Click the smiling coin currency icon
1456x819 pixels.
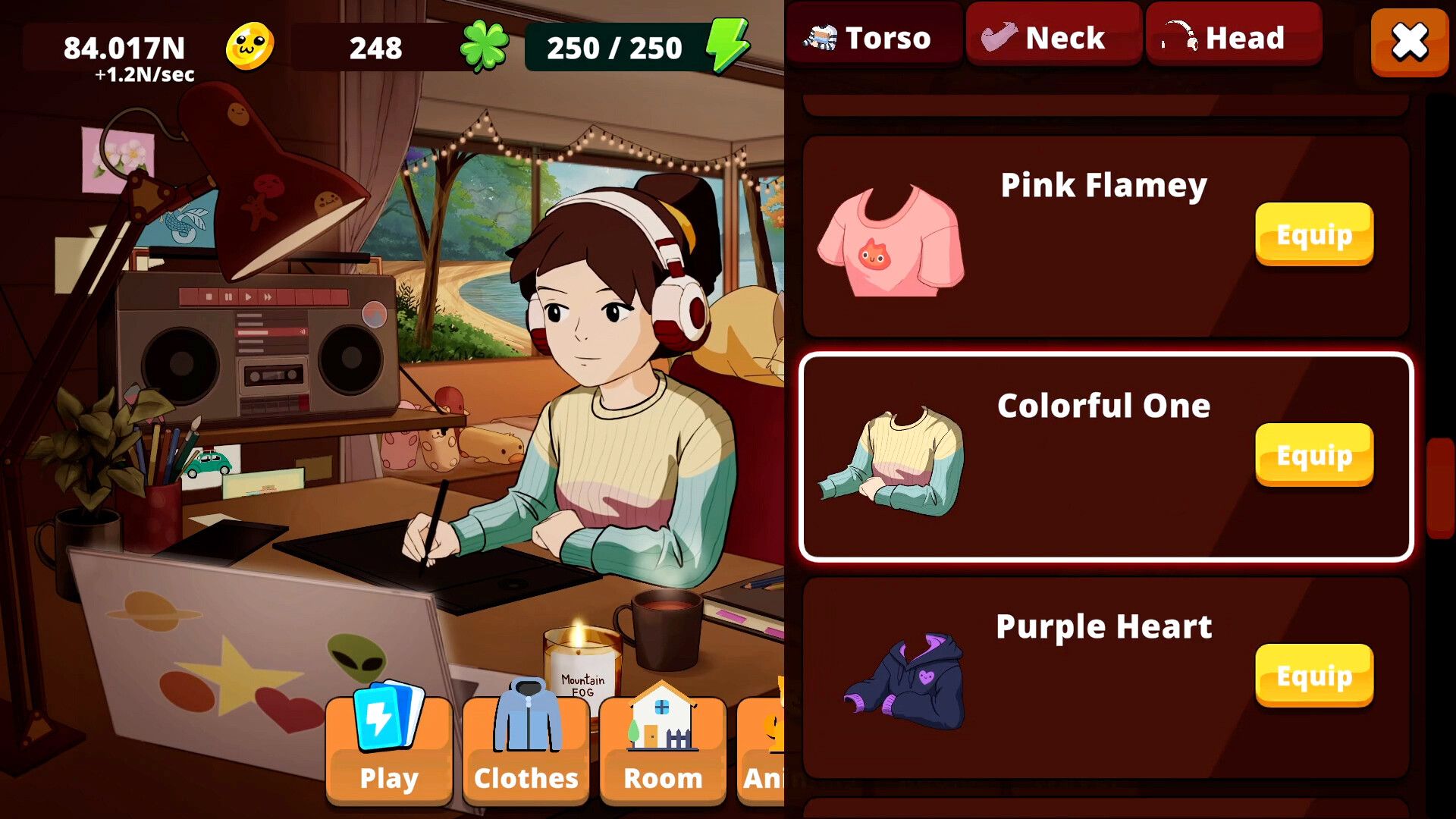[250, 47]
